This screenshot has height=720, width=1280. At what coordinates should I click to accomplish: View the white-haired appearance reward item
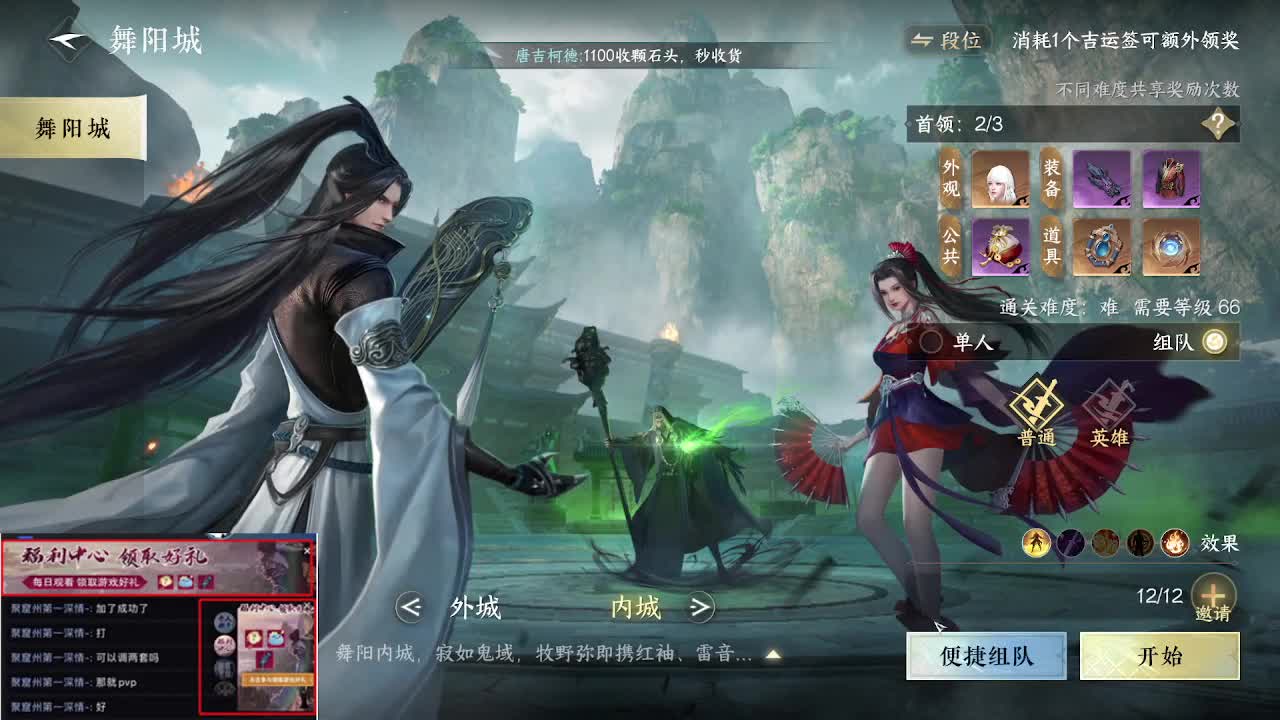click(x=1000, y=180)
